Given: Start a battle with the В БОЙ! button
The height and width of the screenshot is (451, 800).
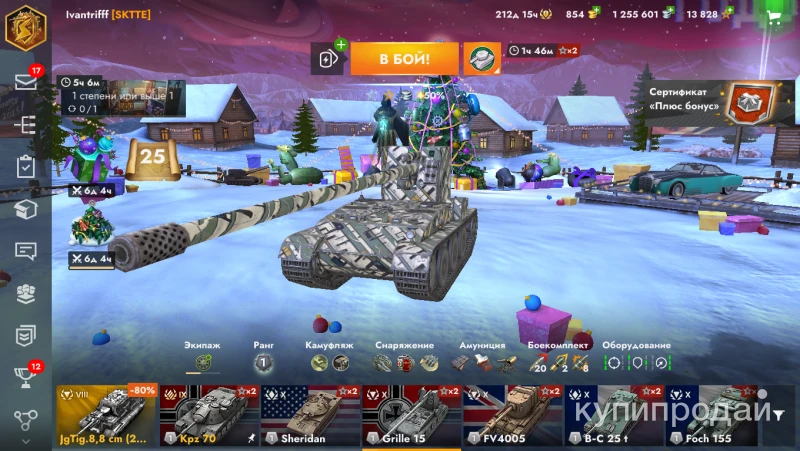Looking at the screenshot, I should point(404,58).
